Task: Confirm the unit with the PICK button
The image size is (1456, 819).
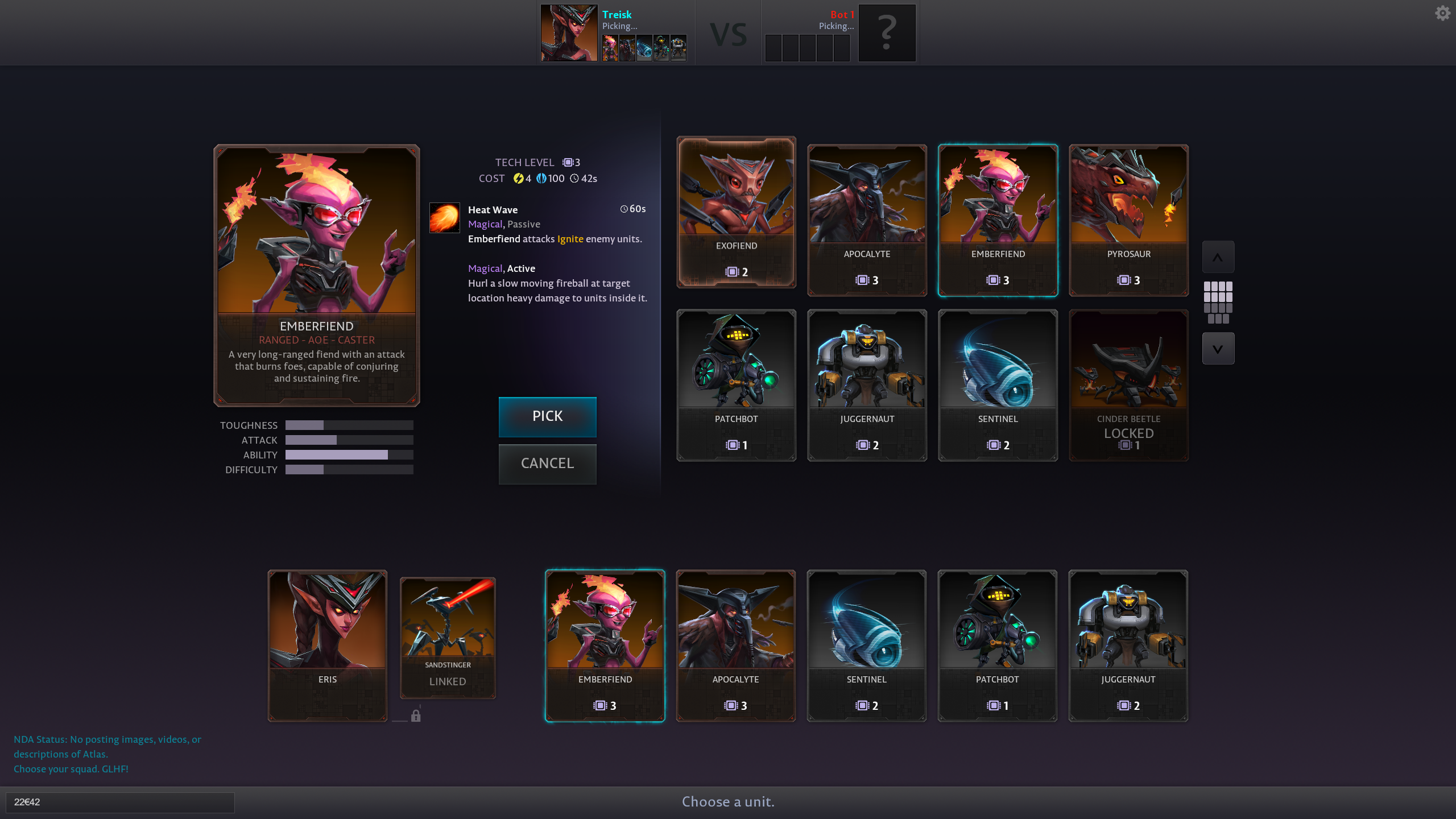Action: (x=547, y=416)
